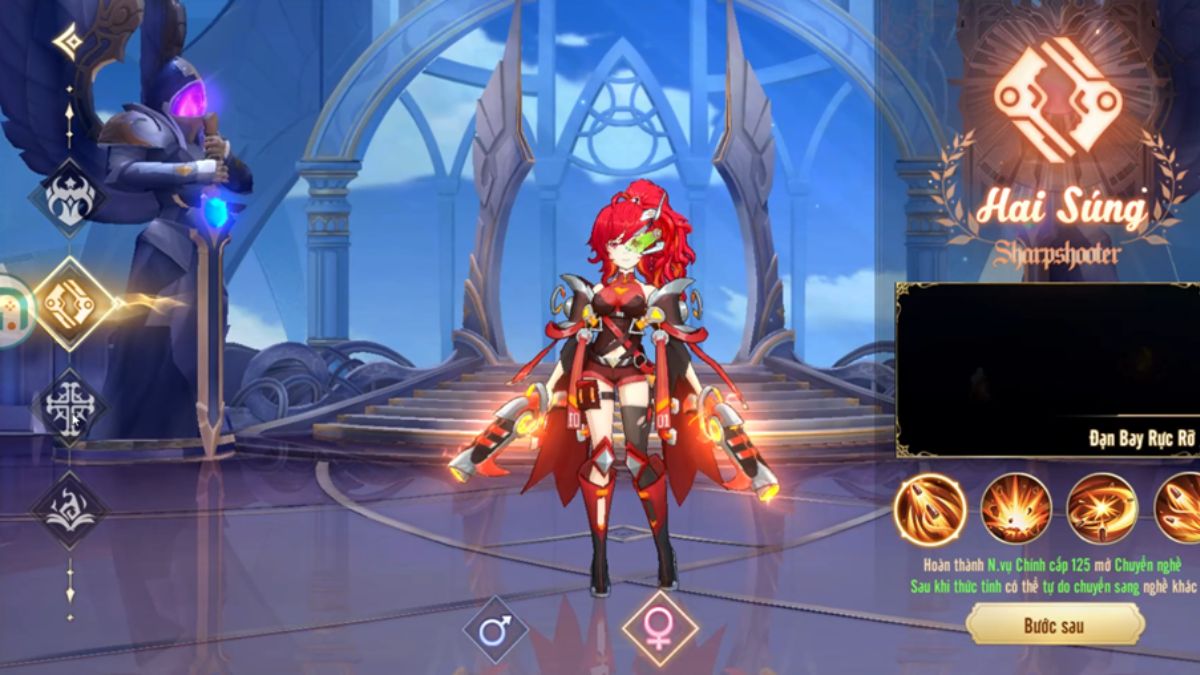View the falling bullets skill icon

[x=929, y=508]
